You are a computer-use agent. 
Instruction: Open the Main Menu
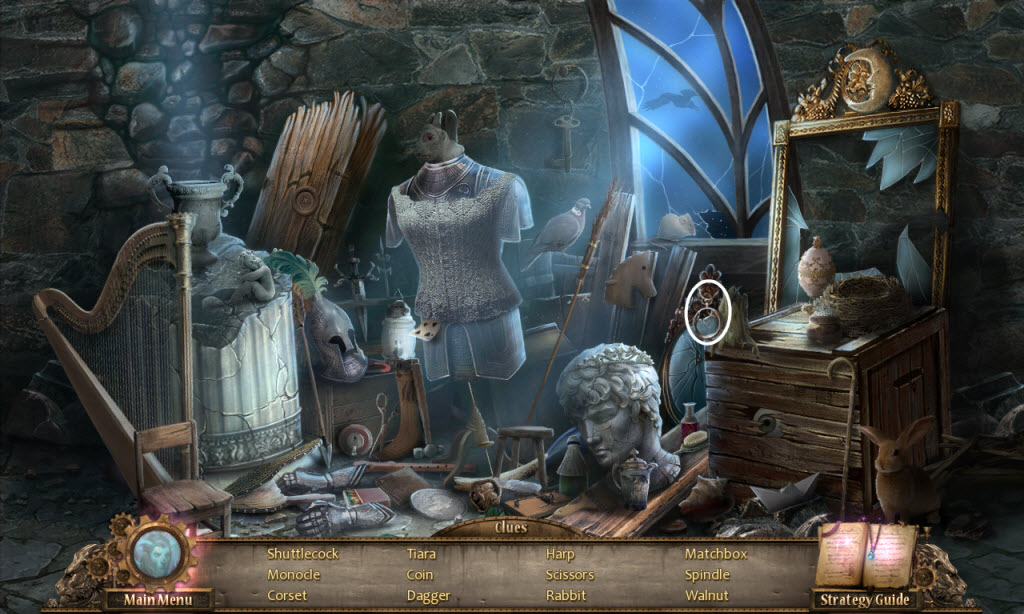(x=157, y=600)
